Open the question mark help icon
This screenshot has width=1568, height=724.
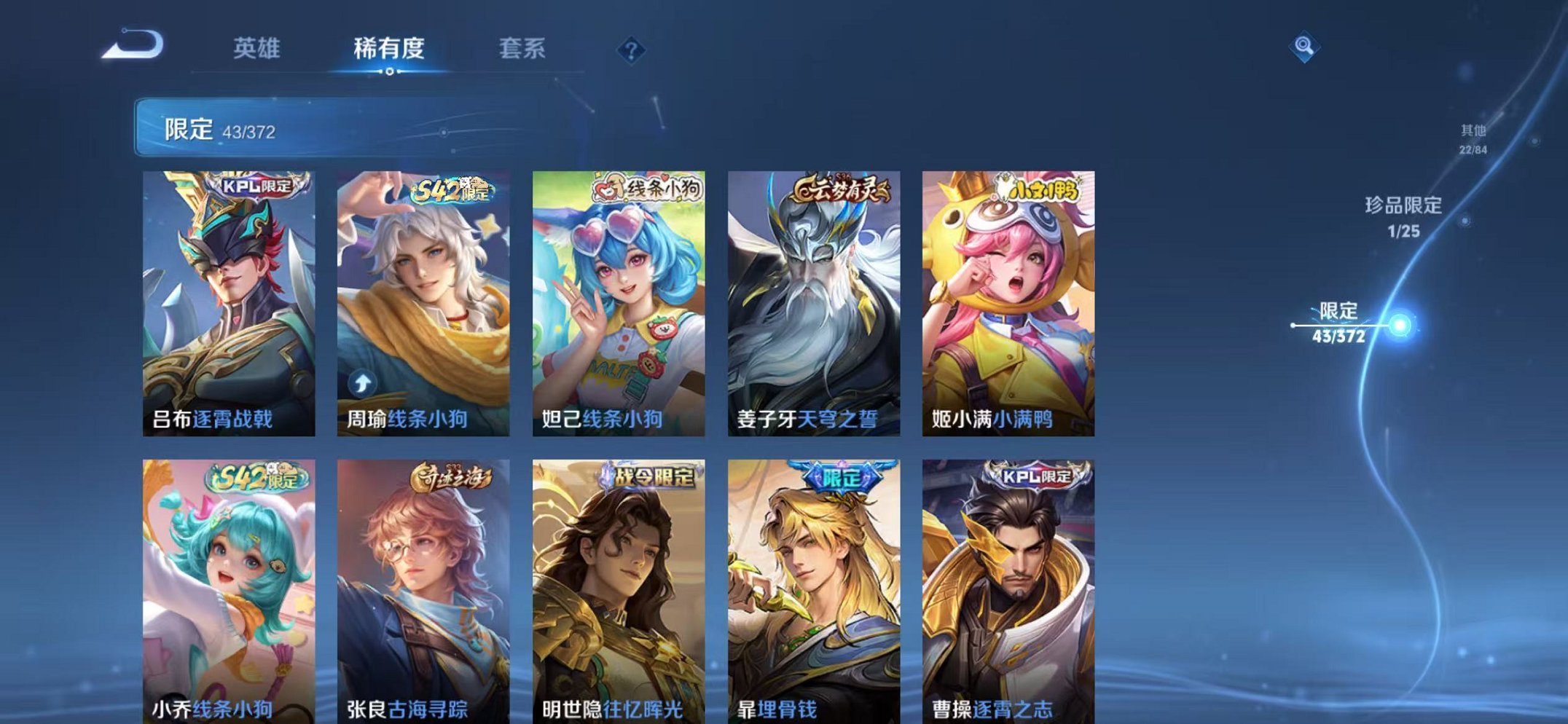click(631, 50)
